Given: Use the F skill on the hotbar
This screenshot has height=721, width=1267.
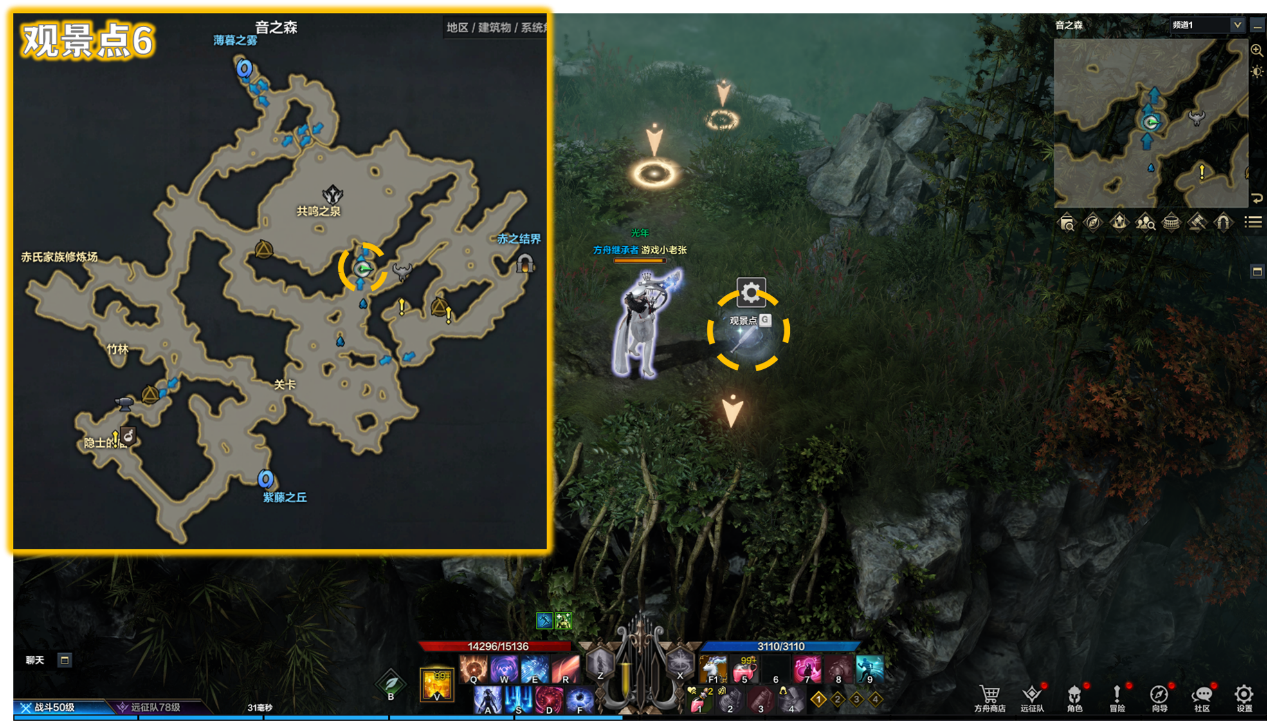Looking at the screenshot, I should [x=580, y=699].
